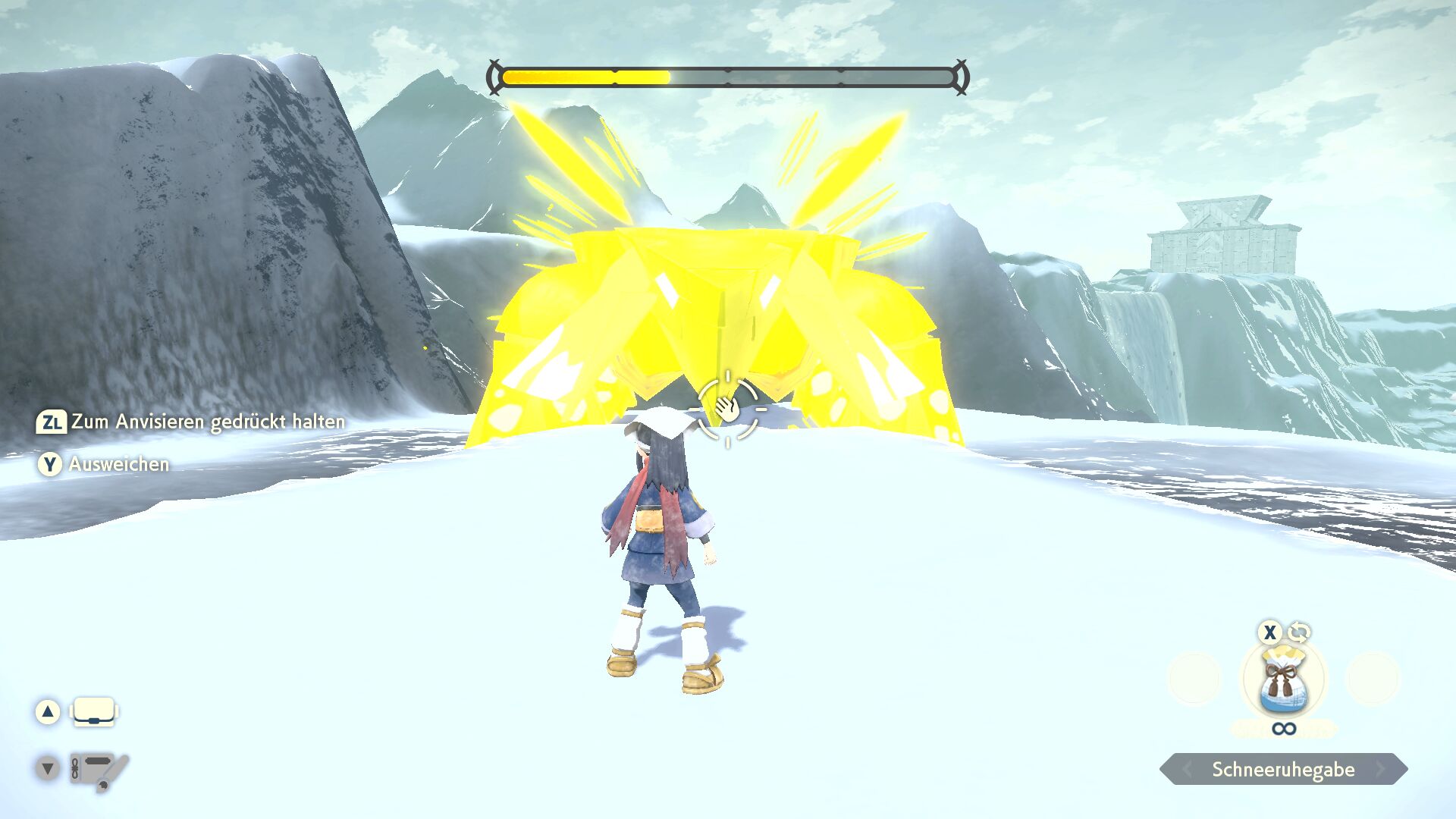Click the left arrow beside Schneeruhegabe
The image size is (1456, 819).
(x=1187, y=770)
